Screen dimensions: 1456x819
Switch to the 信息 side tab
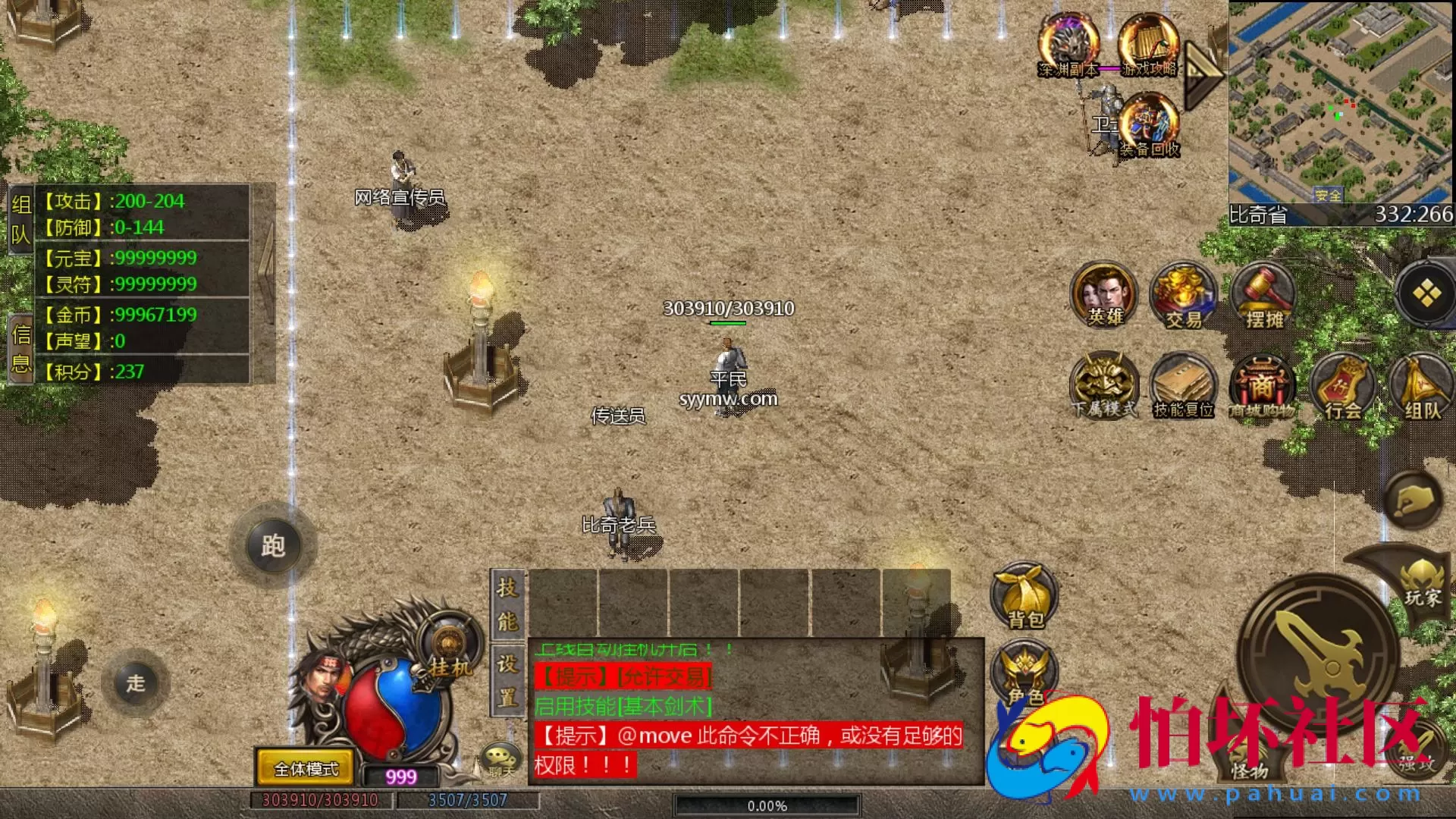(x=19, y=345)
